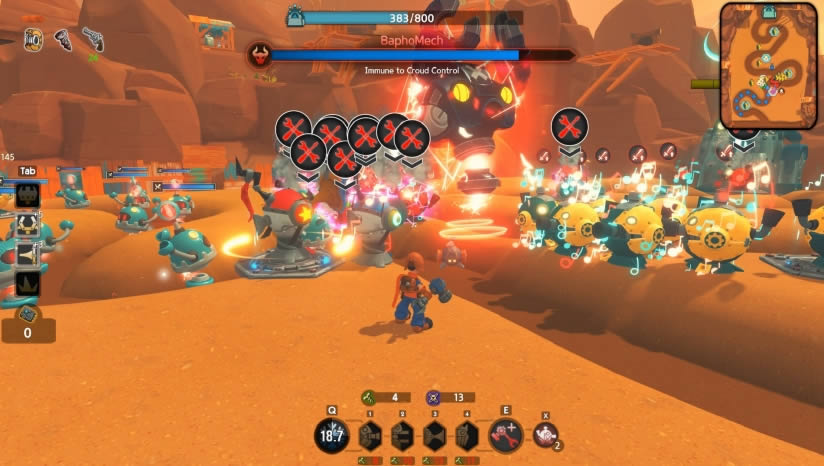The width and height of the screenshot is (824, 466).
Task: Choose the horn-shaped turret in slot 3
Action: click(x=435, y=435)
